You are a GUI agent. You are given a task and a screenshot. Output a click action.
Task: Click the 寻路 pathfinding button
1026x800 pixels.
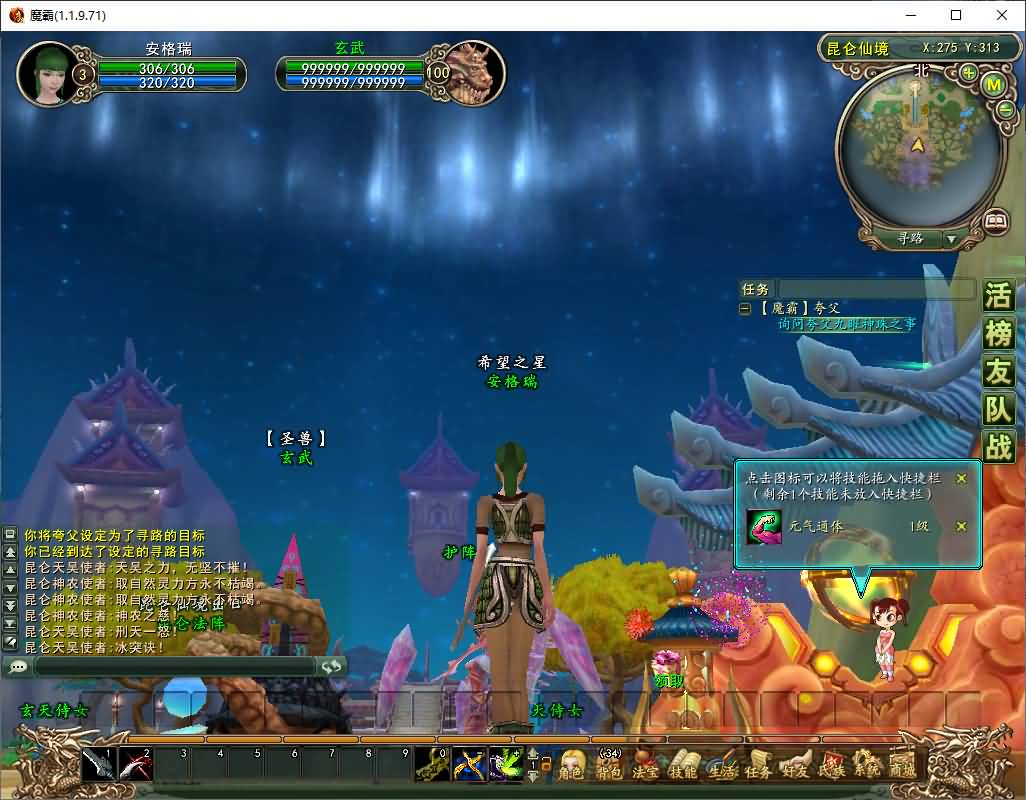pyautogui.click(x=910, y=239)
